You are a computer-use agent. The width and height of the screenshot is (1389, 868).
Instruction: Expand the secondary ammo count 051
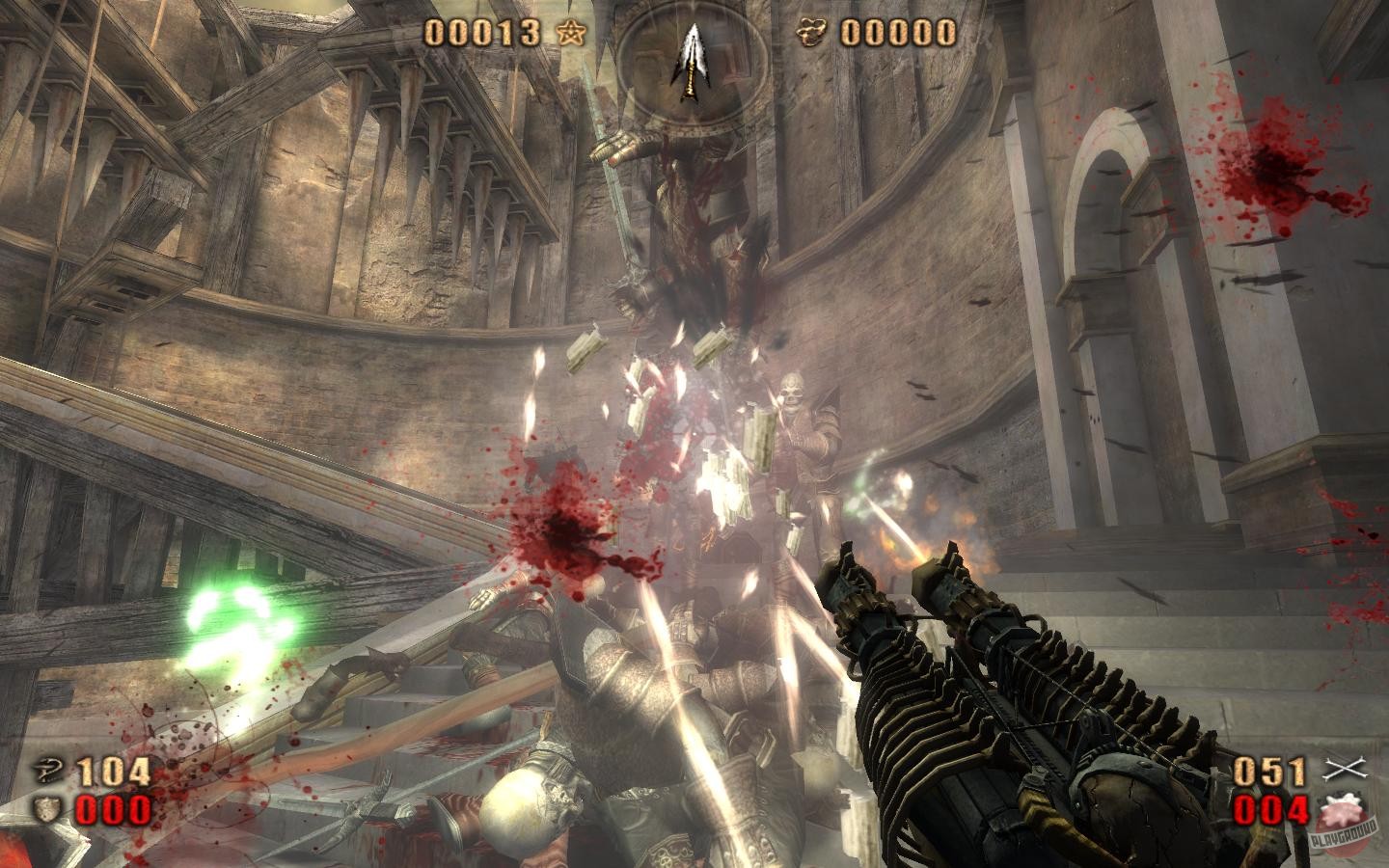pyautogui.click(x=1271, y=772)
